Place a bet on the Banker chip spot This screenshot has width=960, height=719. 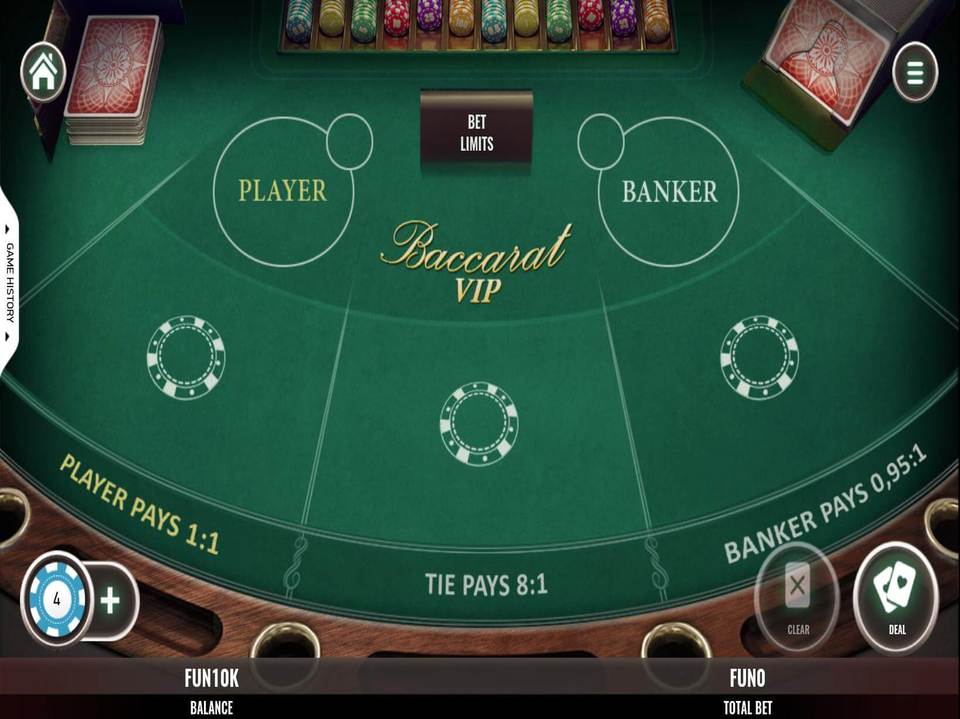click(x=759, y=357)
